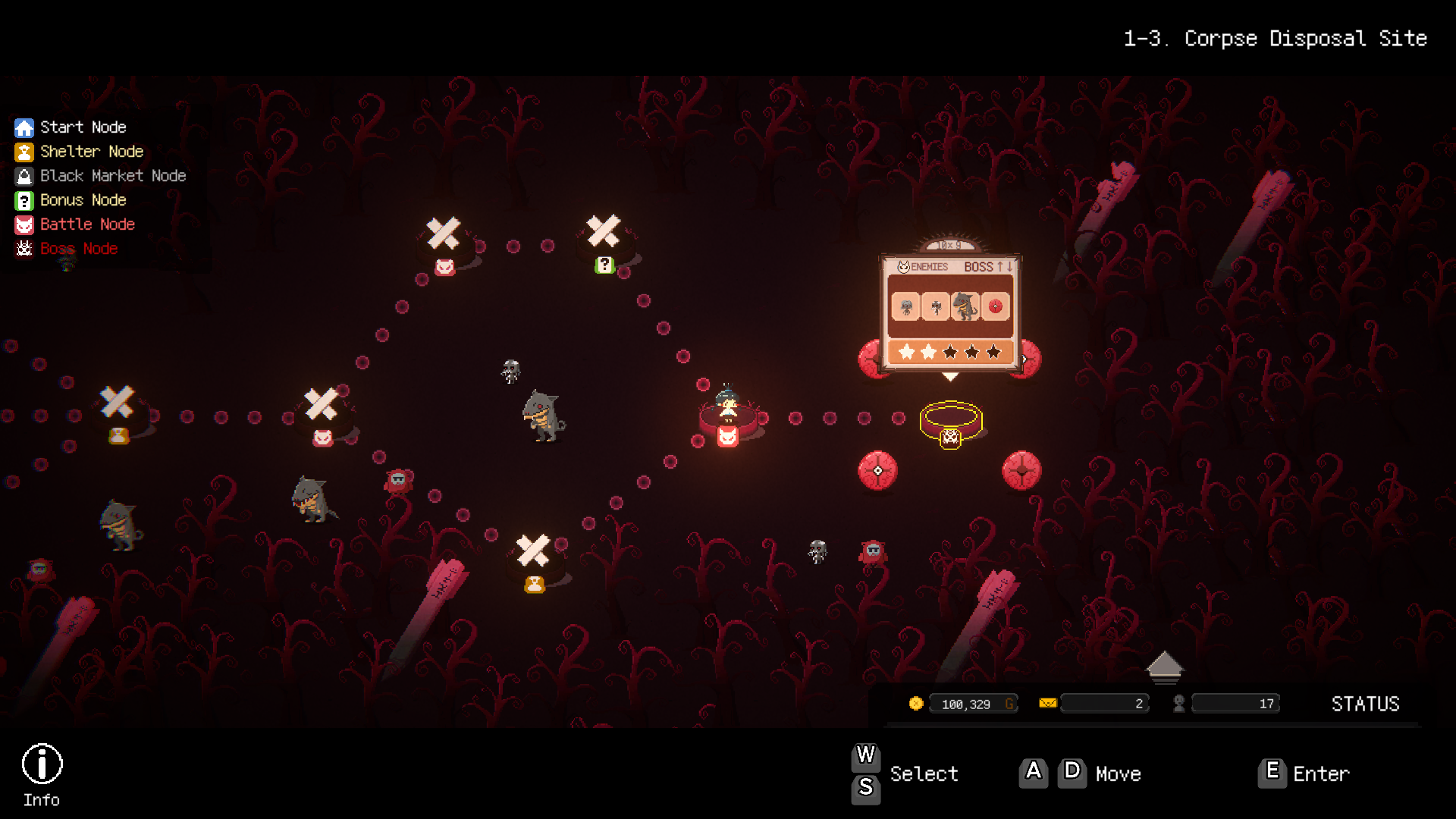Viewport: 1456px width, 819px height.
Task: Click the boss enemies preview card
Action: coord(950,311)
